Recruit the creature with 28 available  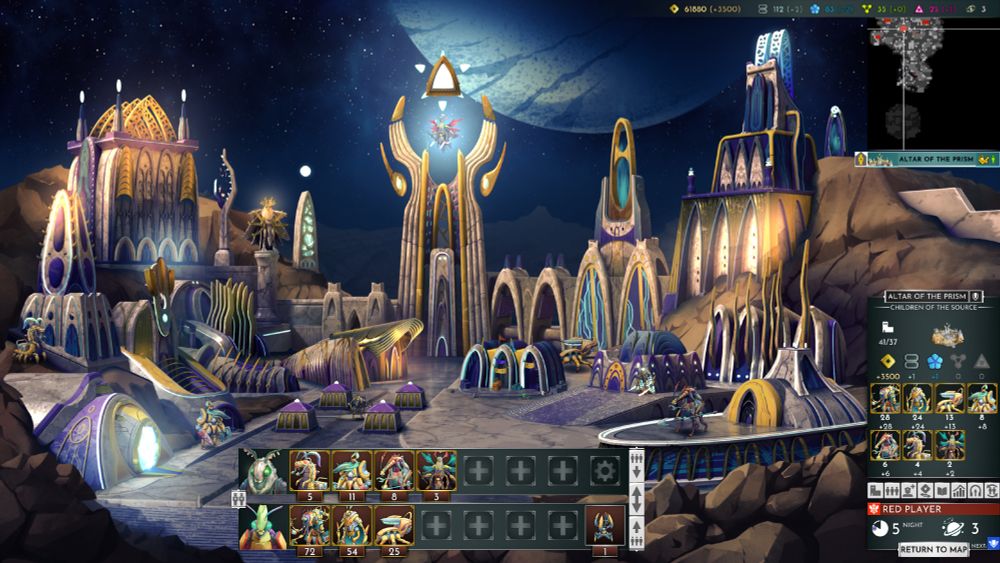point(886,398)
